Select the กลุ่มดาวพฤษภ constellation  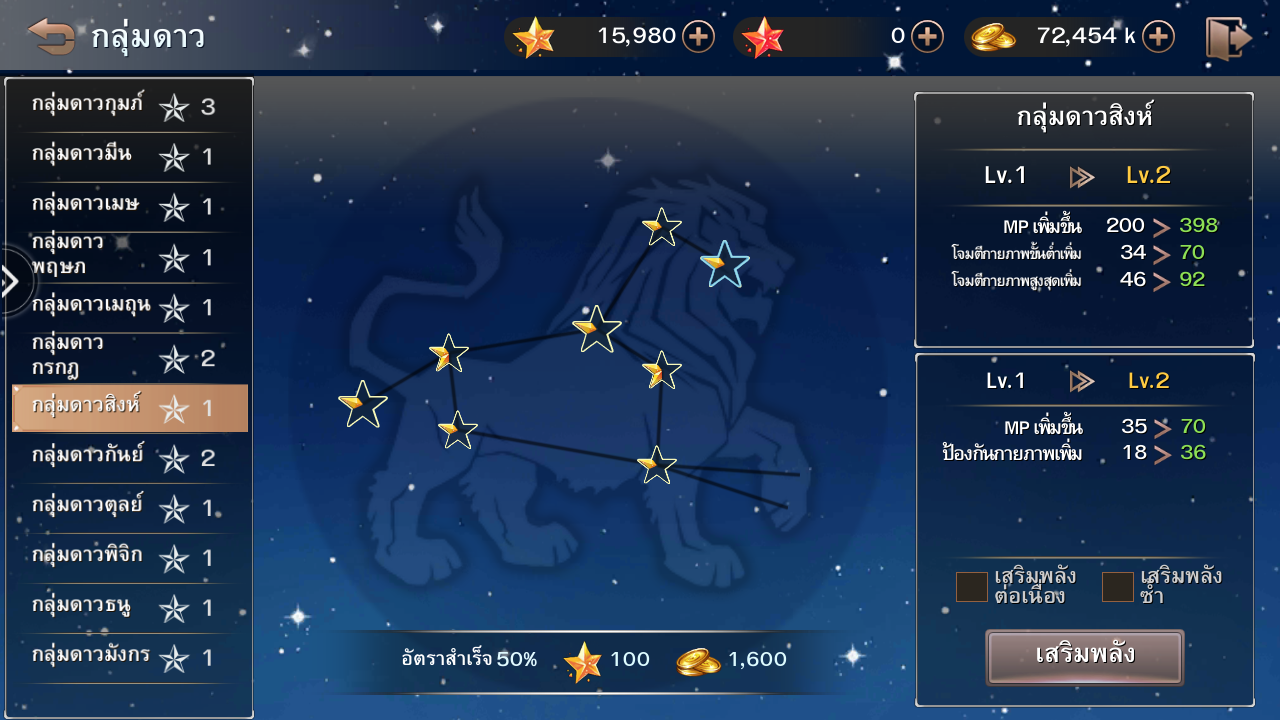click(x=129, y=257)
